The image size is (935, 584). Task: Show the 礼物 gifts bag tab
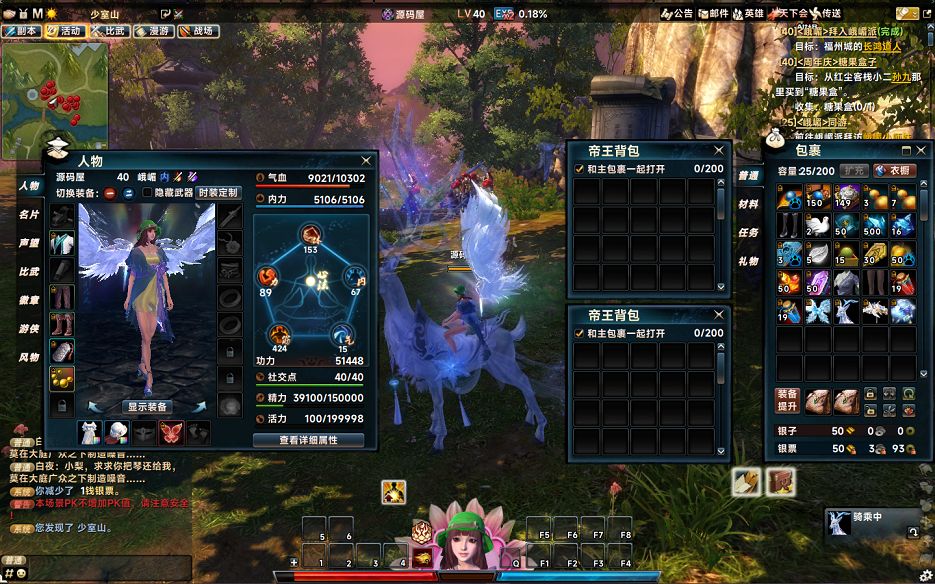pyautogui.click(x=748, y=261)
